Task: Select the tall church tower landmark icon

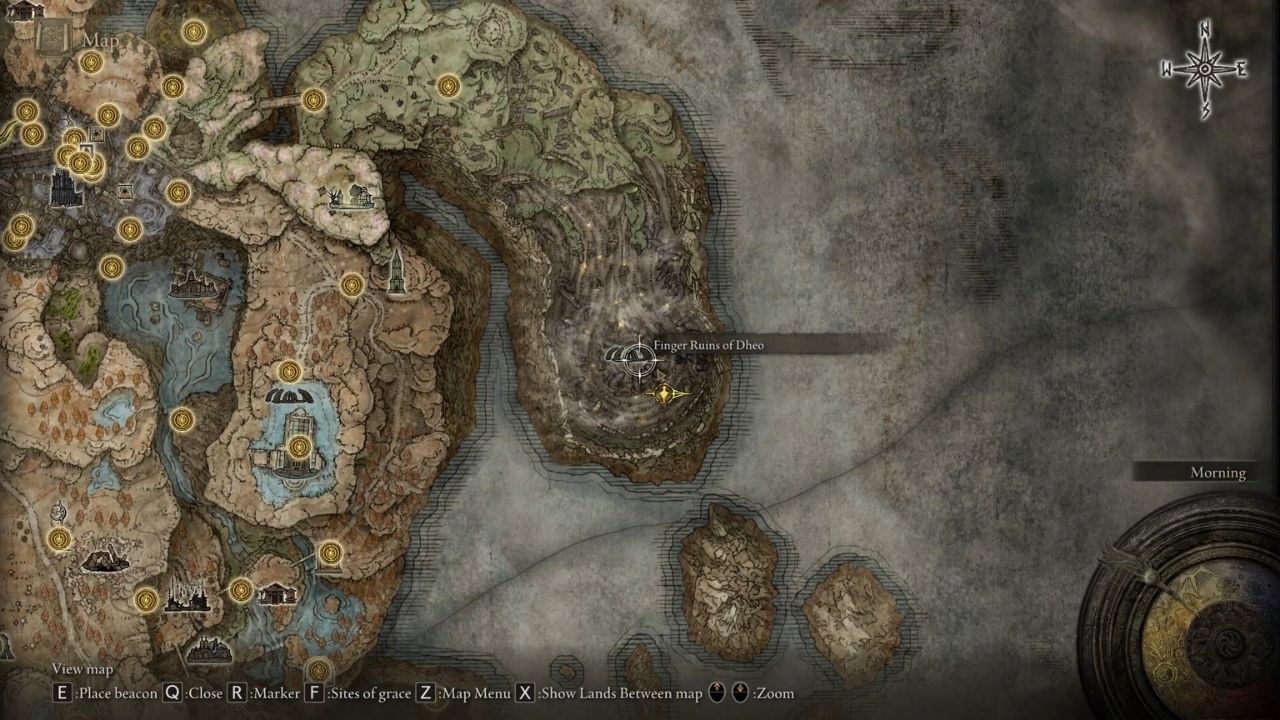Action: pyautogui.click(x=397, y=271)
